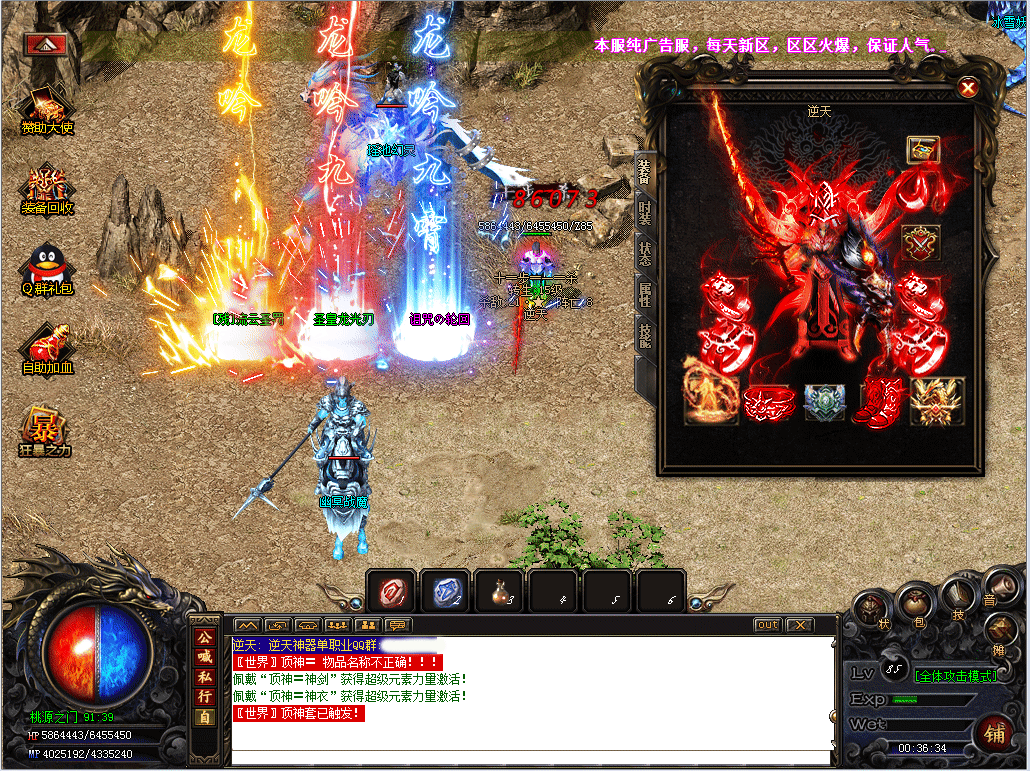The image size is (1030, 771).
Task: Open the round 铺 shop button
Action: (x=994, y=734)
